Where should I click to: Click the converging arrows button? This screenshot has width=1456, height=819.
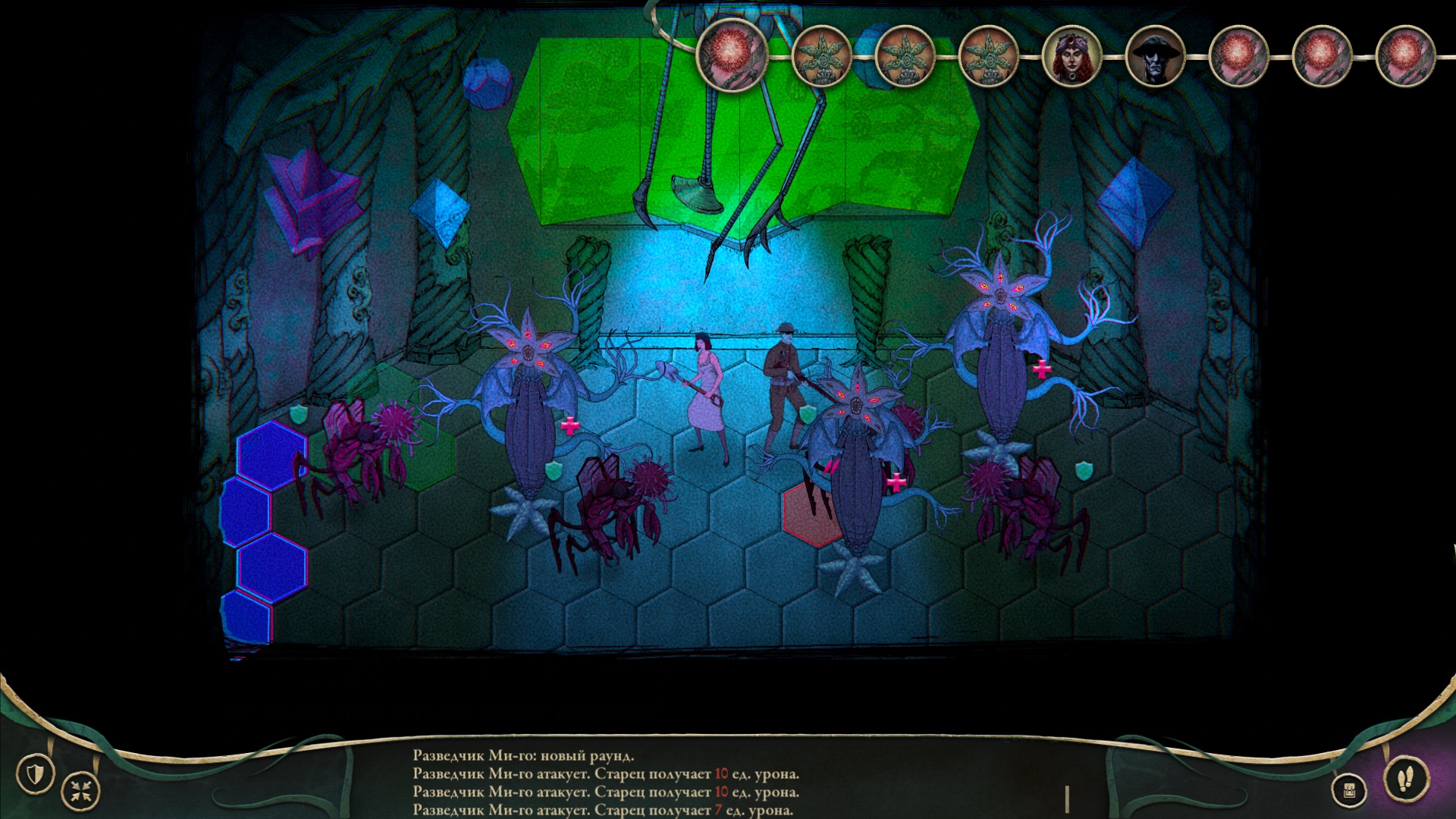click(80, 792)
